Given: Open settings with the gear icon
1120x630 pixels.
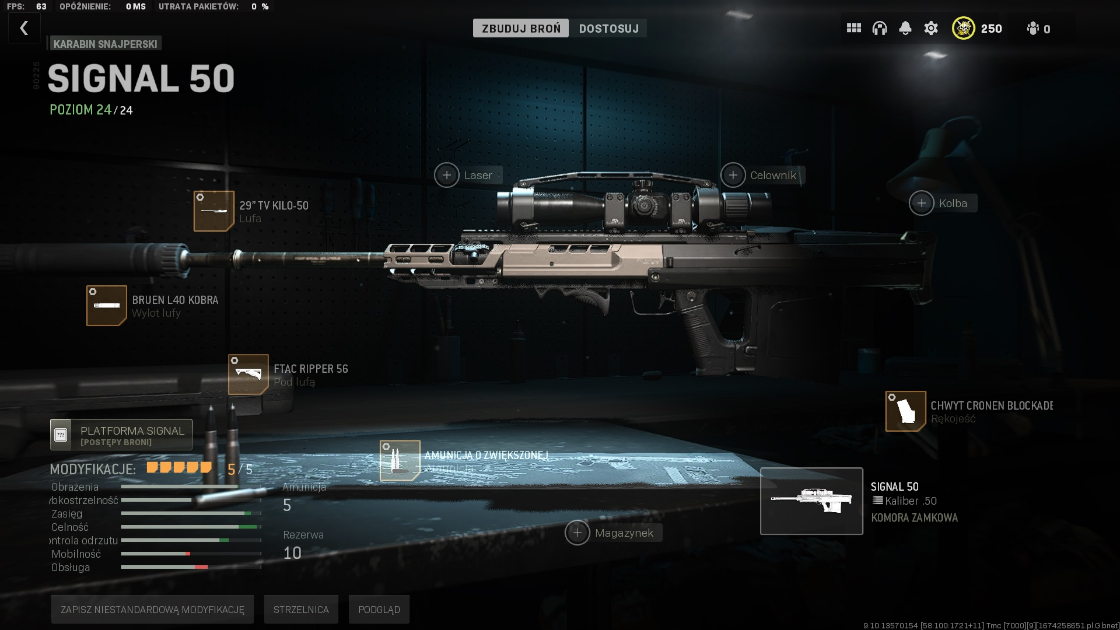Looking at the screenshot, I should click(931, 28).
